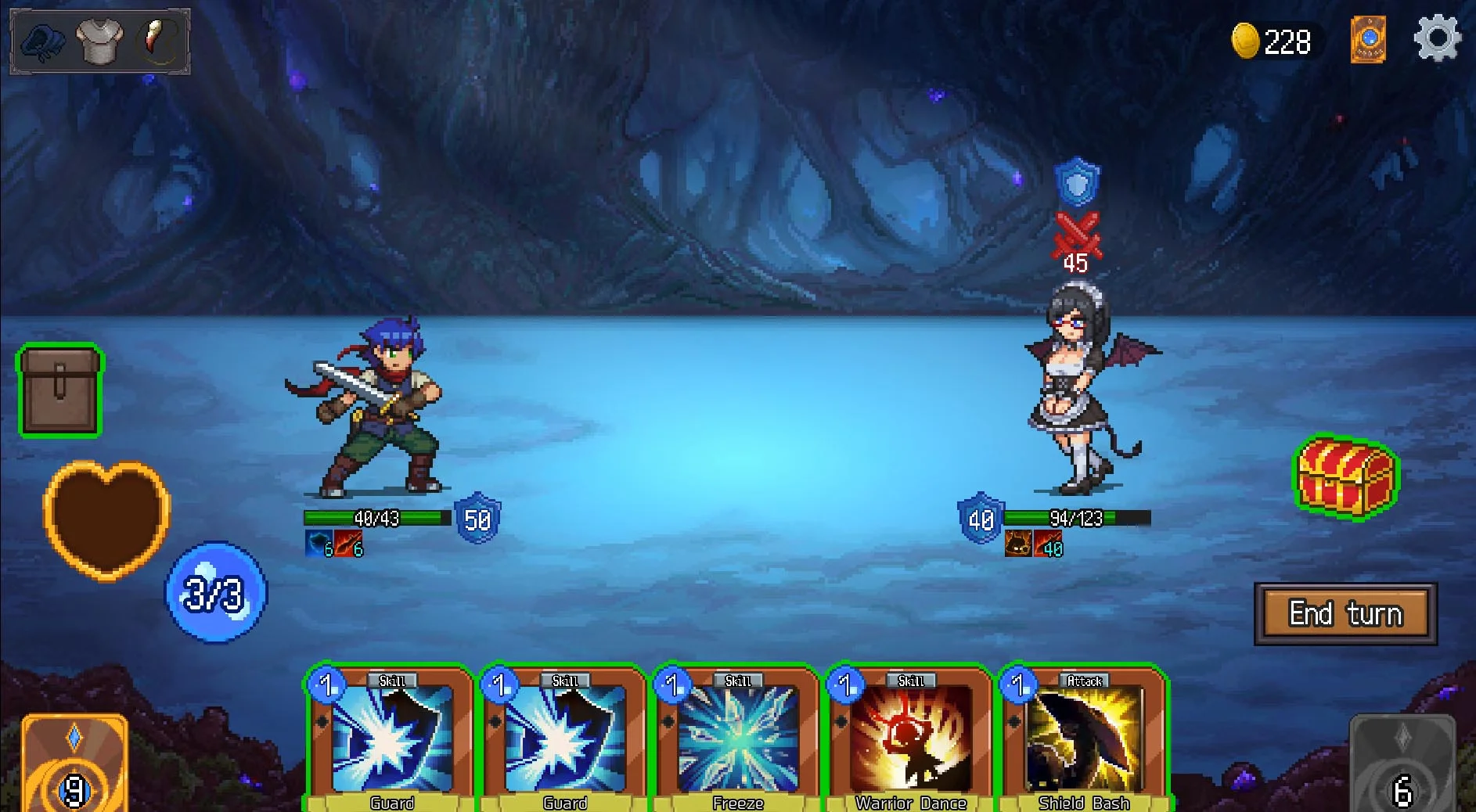This screenshot has width=1476, height=812.
Task: Play the Freeze skill card
Action: tap(737, 739)
